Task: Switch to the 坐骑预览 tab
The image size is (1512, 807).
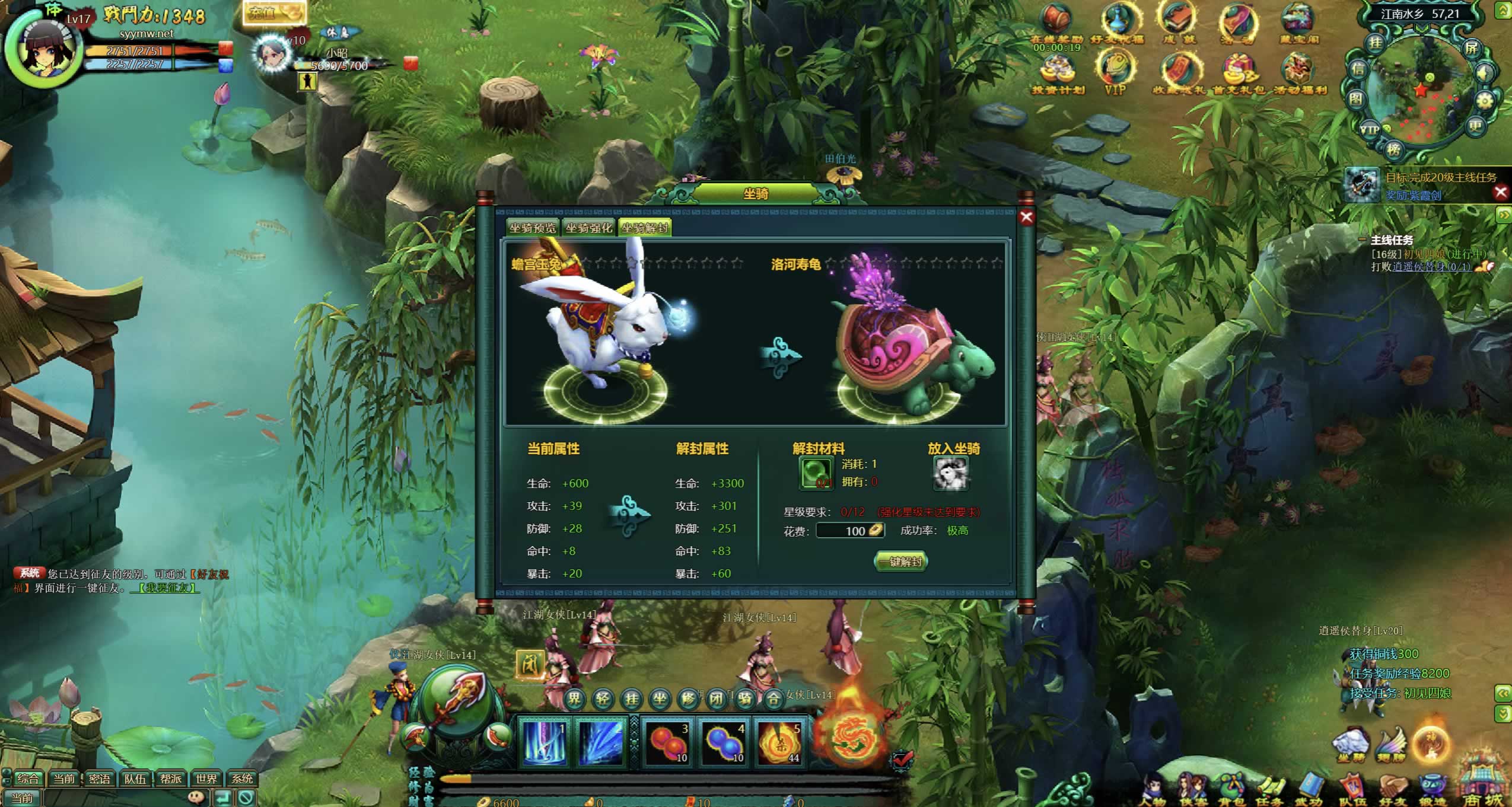Action: click(532, 228)
